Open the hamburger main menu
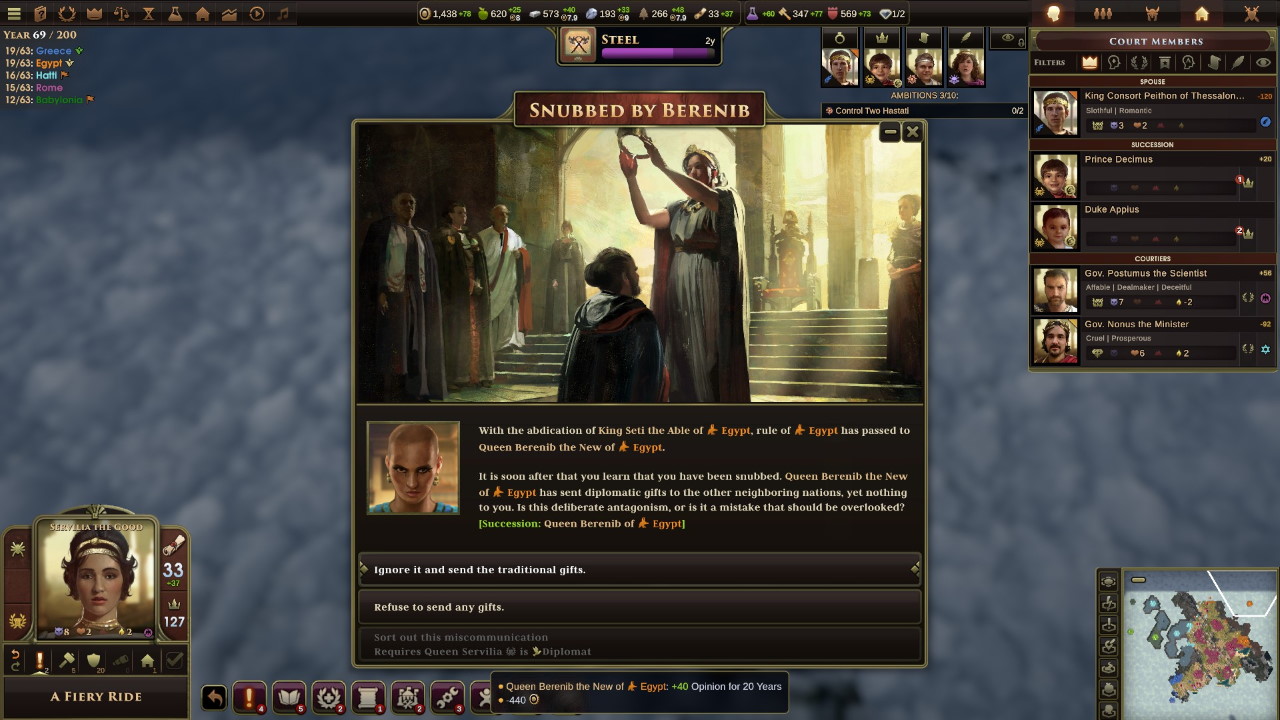 coord(14,14)
